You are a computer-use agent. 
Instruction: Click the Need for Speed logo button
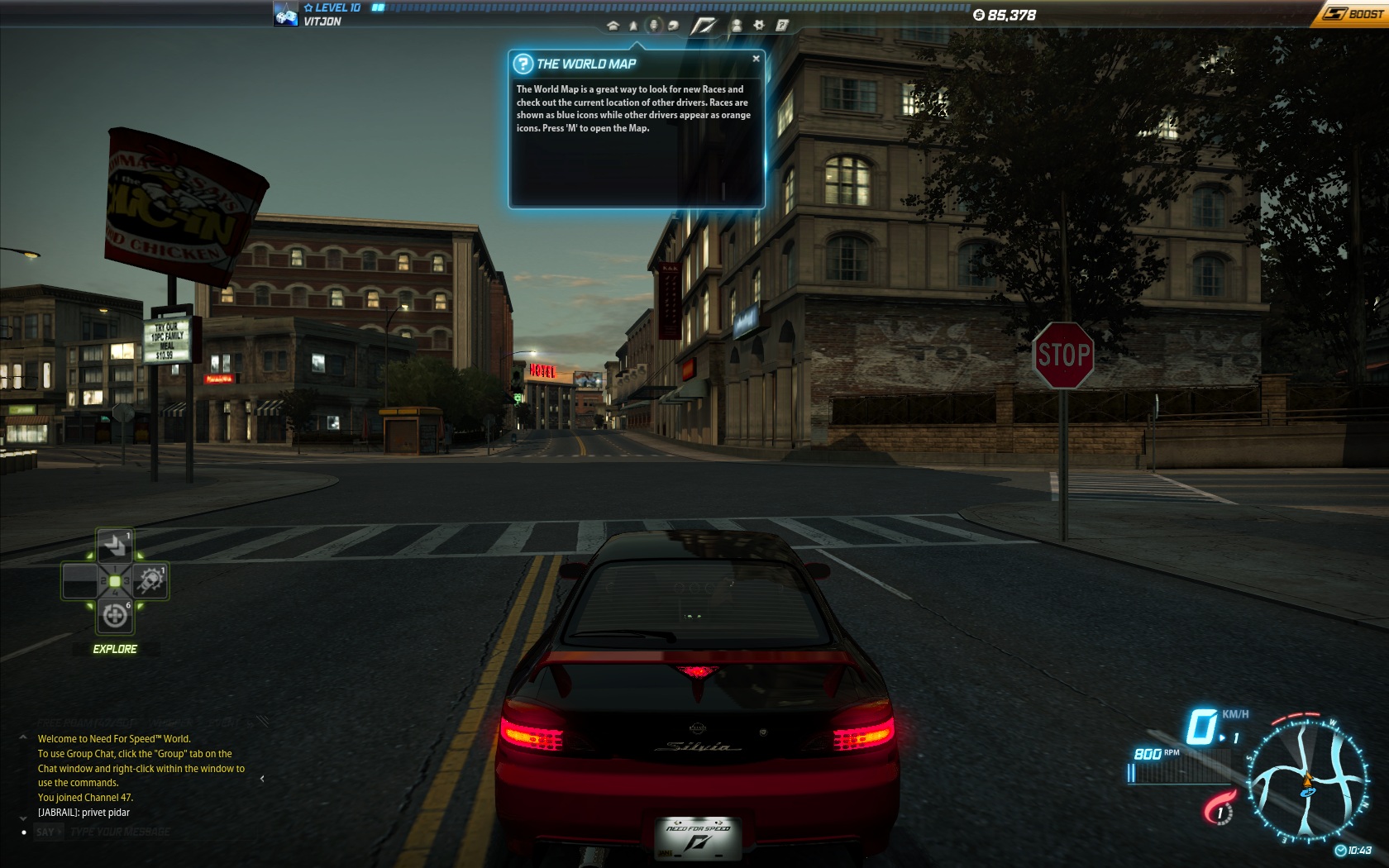[x=704, y=26]
